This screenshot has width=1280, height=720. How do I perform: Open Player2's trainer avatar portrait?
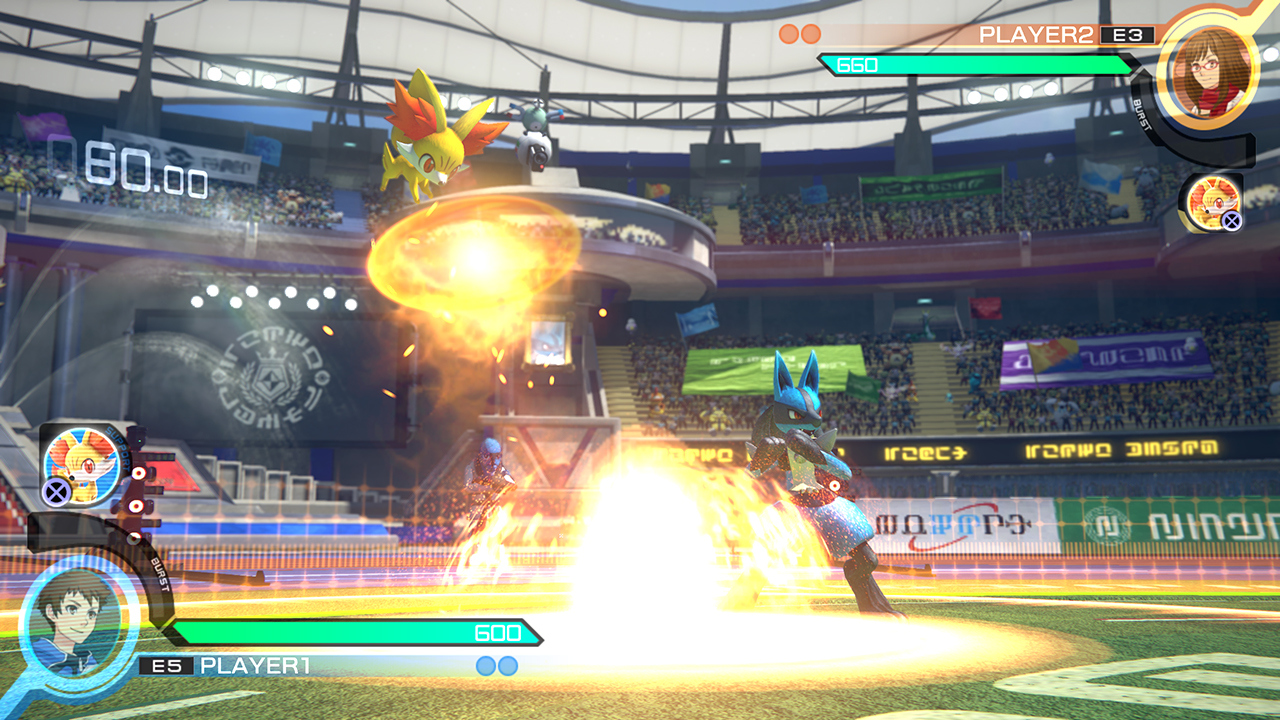1212,78
